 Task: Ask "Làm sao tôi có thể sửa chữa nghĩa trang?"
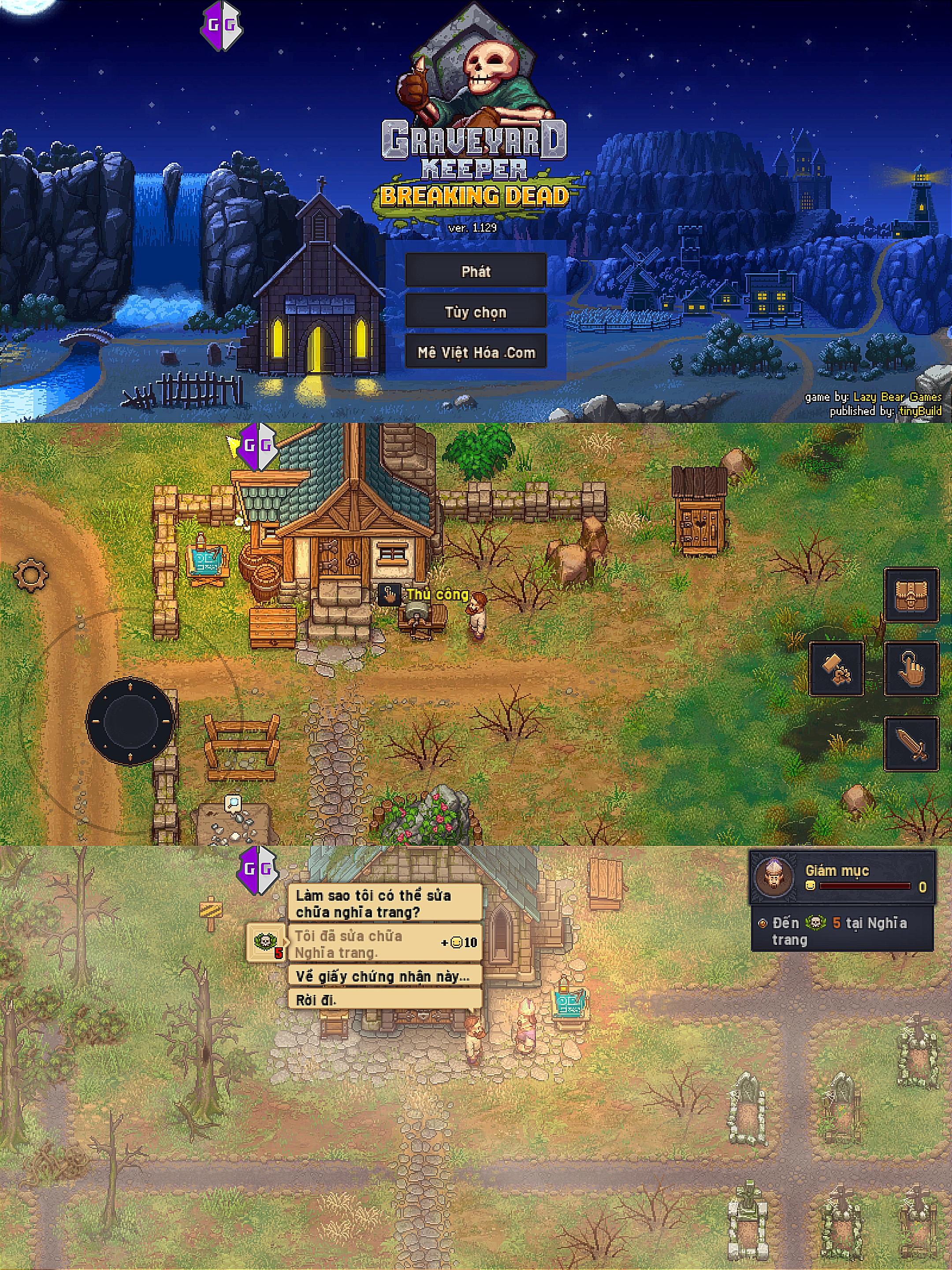coord(384,903)
